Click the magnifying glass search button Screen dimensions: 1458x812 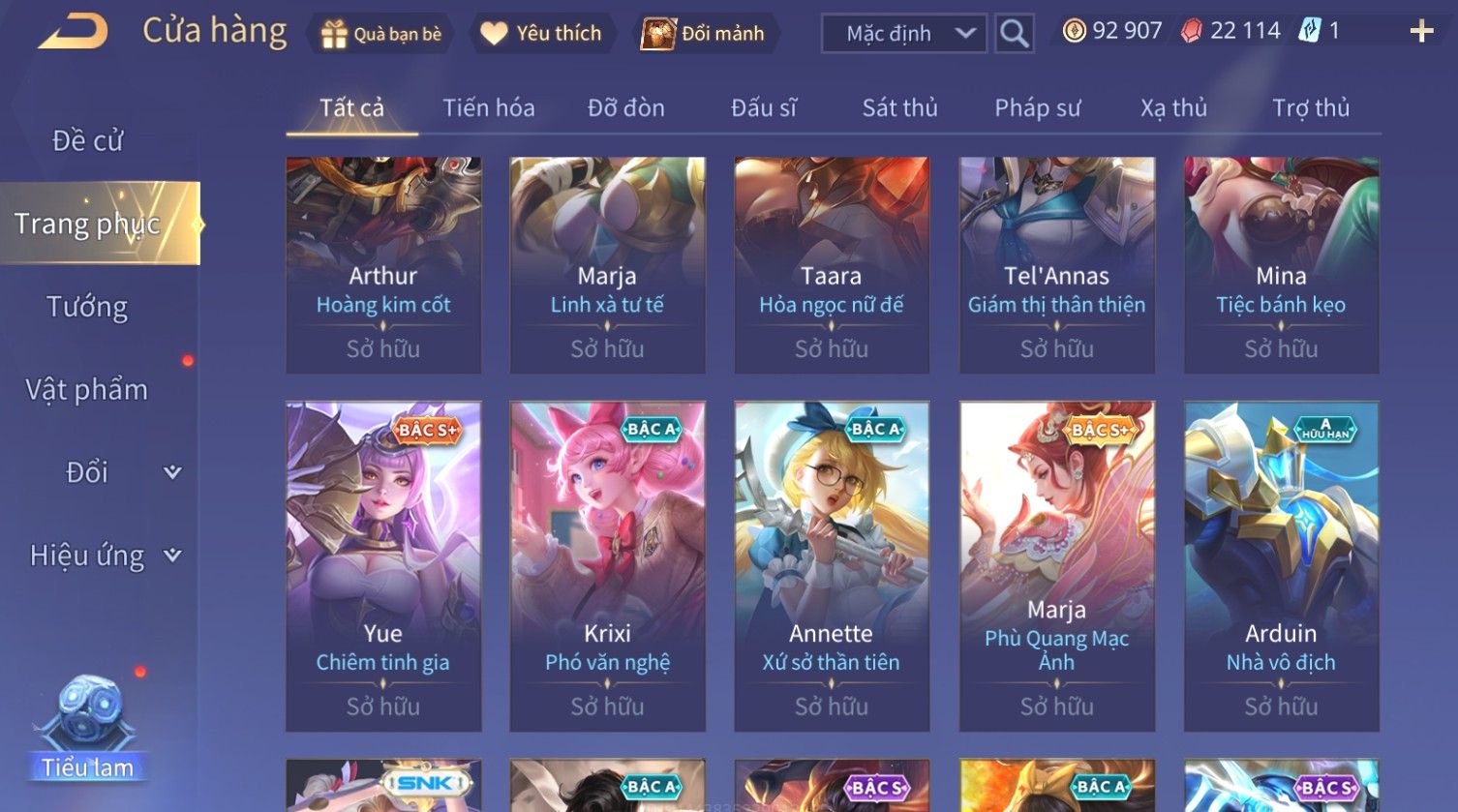pos(1014,34)
